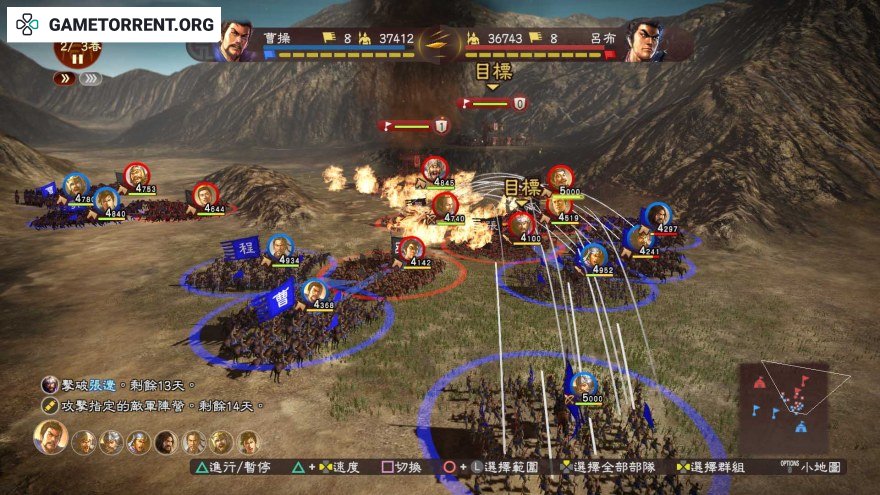Target the enemy unit with 4644 troops
Viewport: 880px width, 495px height.
coord(206,195)
